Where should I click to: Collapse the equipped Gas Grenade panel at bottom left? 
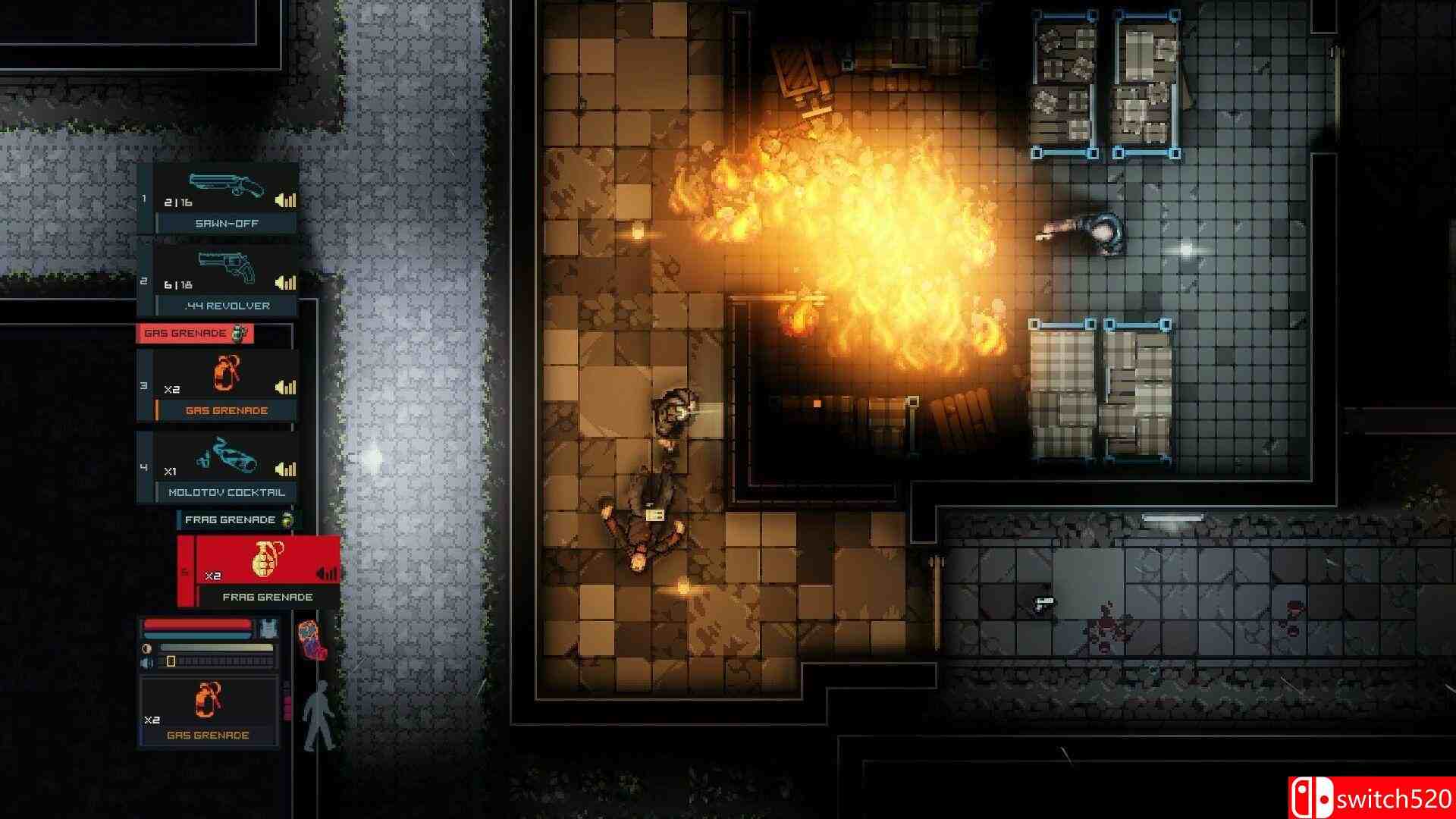pos(209,705)
